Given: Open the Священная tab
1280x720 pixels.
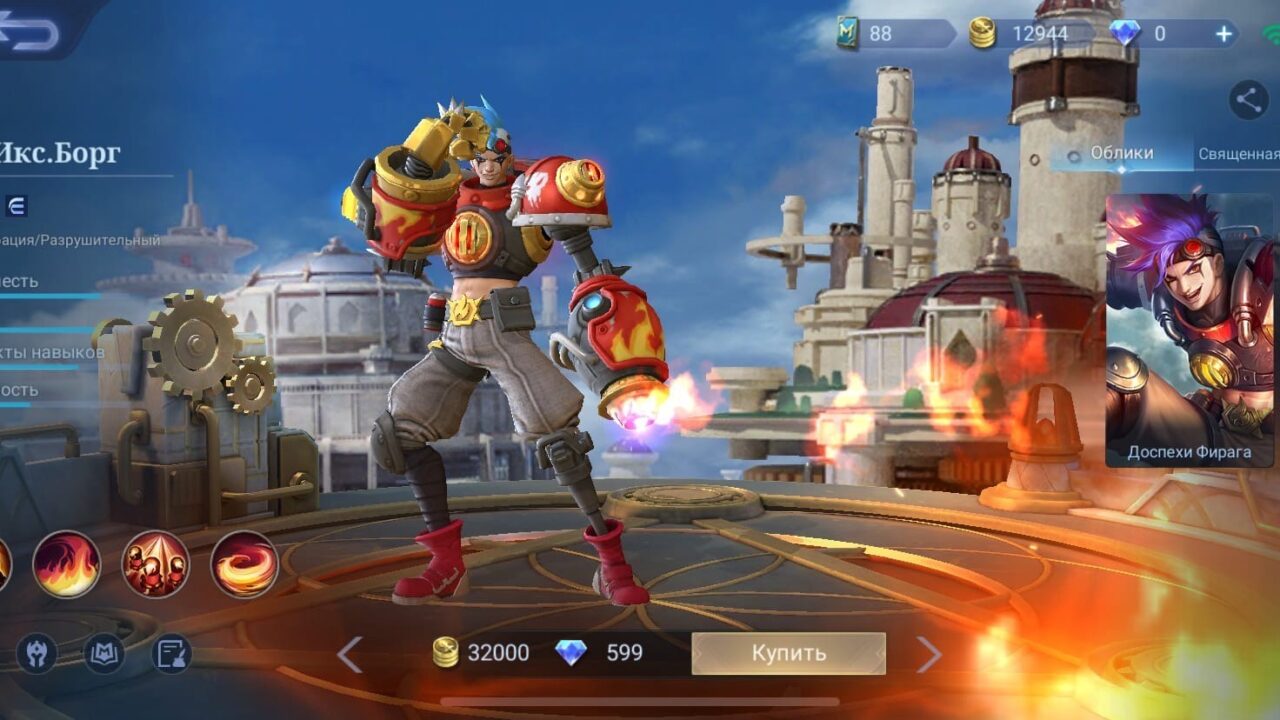Looking at the screenshot, I should (1239, 154).
